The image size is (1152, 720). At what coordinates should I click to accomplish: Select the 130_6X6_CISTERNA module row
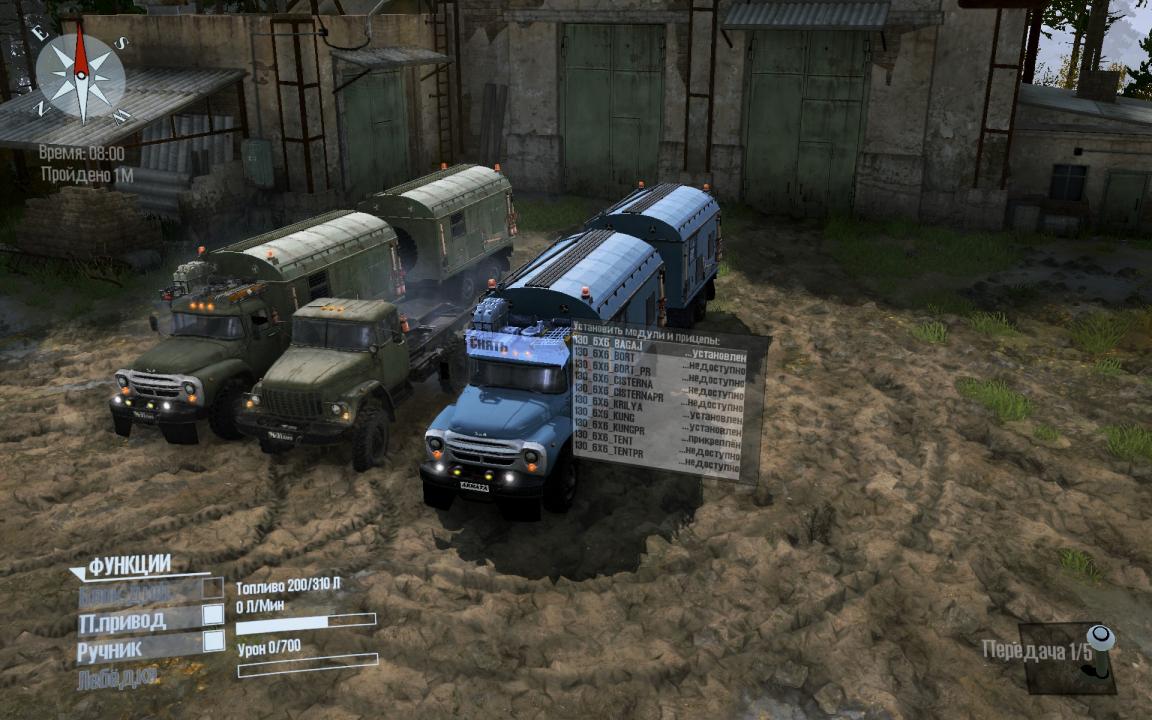[613, 383]
